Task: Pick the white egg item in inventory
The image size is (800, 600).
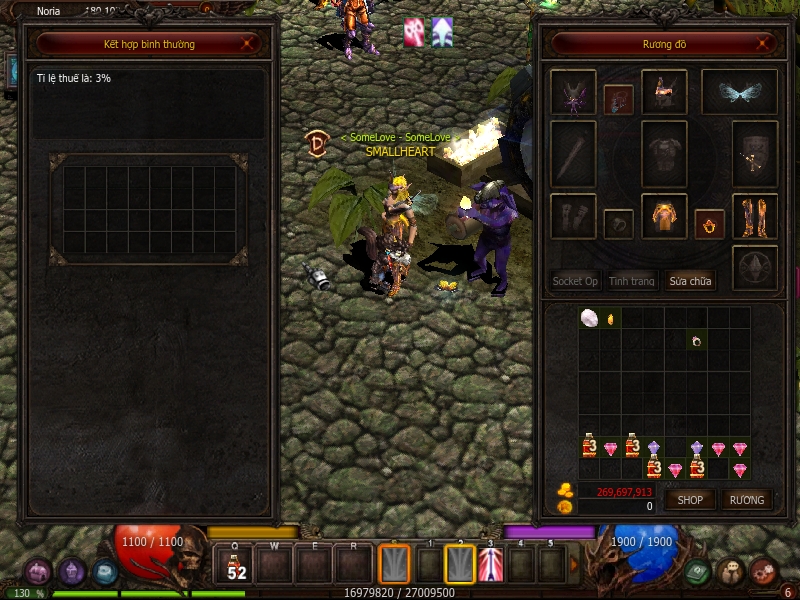Action: (x=589, y=318)
